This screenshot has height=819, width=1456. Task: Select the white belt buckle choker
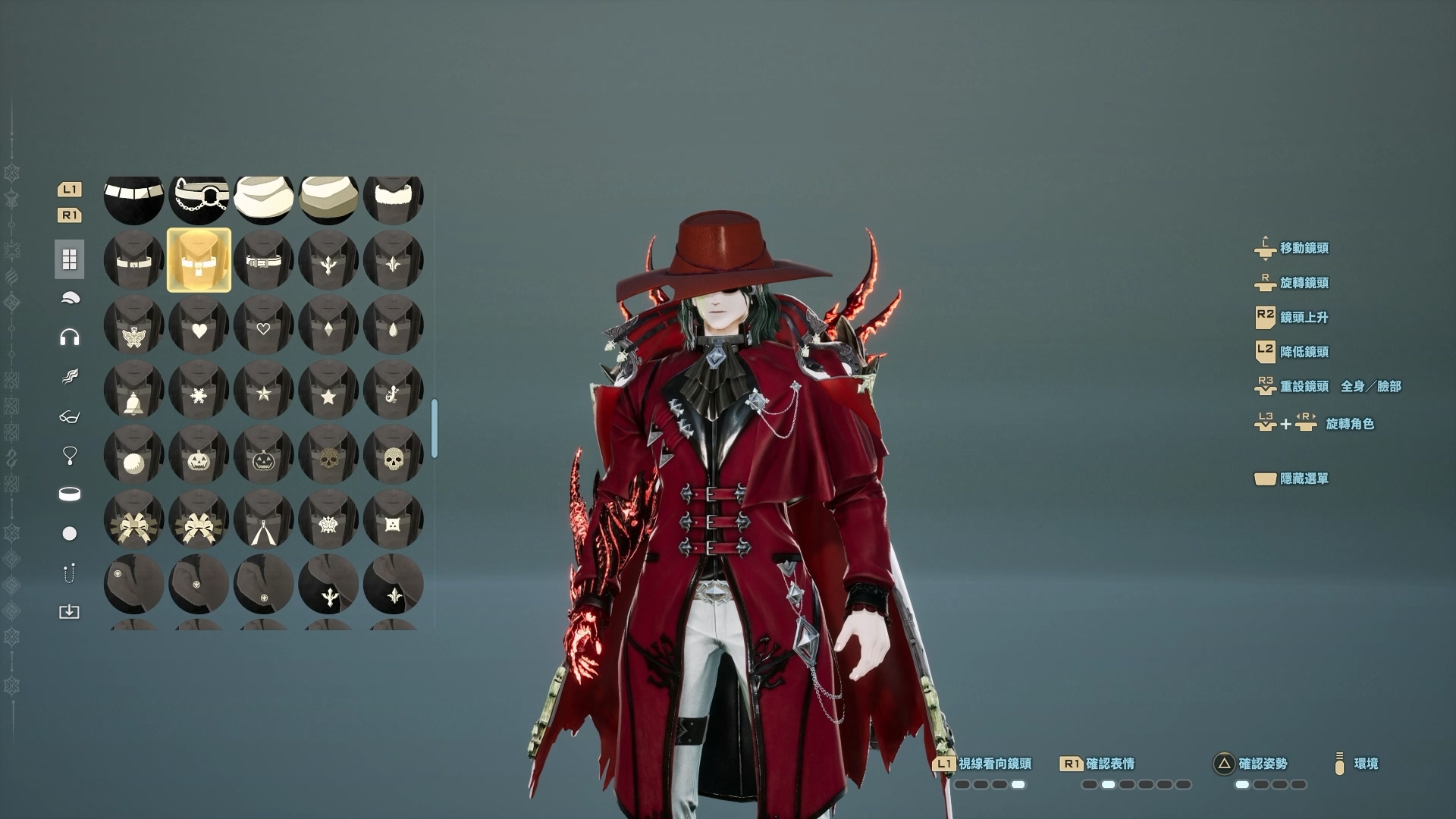263,260
